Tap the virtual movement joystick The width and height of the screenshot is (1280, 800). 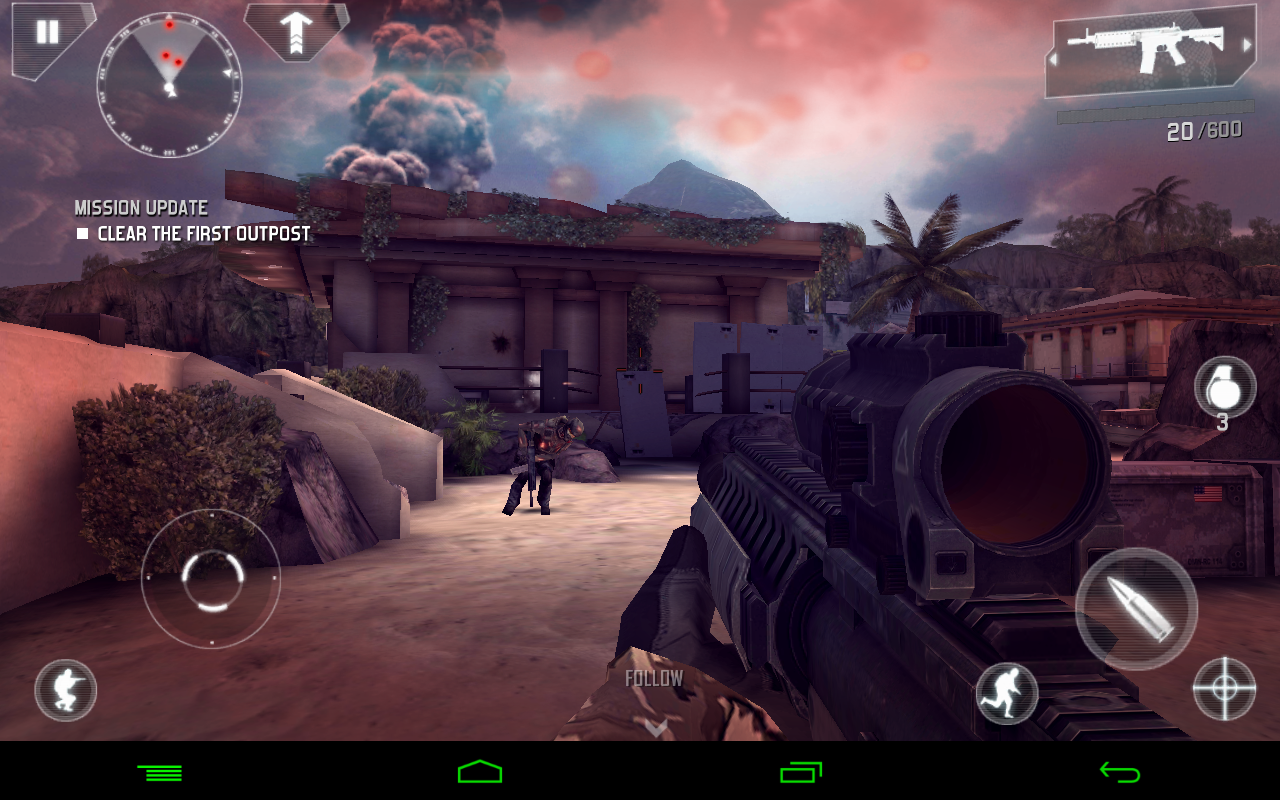[x=211, y=579]
